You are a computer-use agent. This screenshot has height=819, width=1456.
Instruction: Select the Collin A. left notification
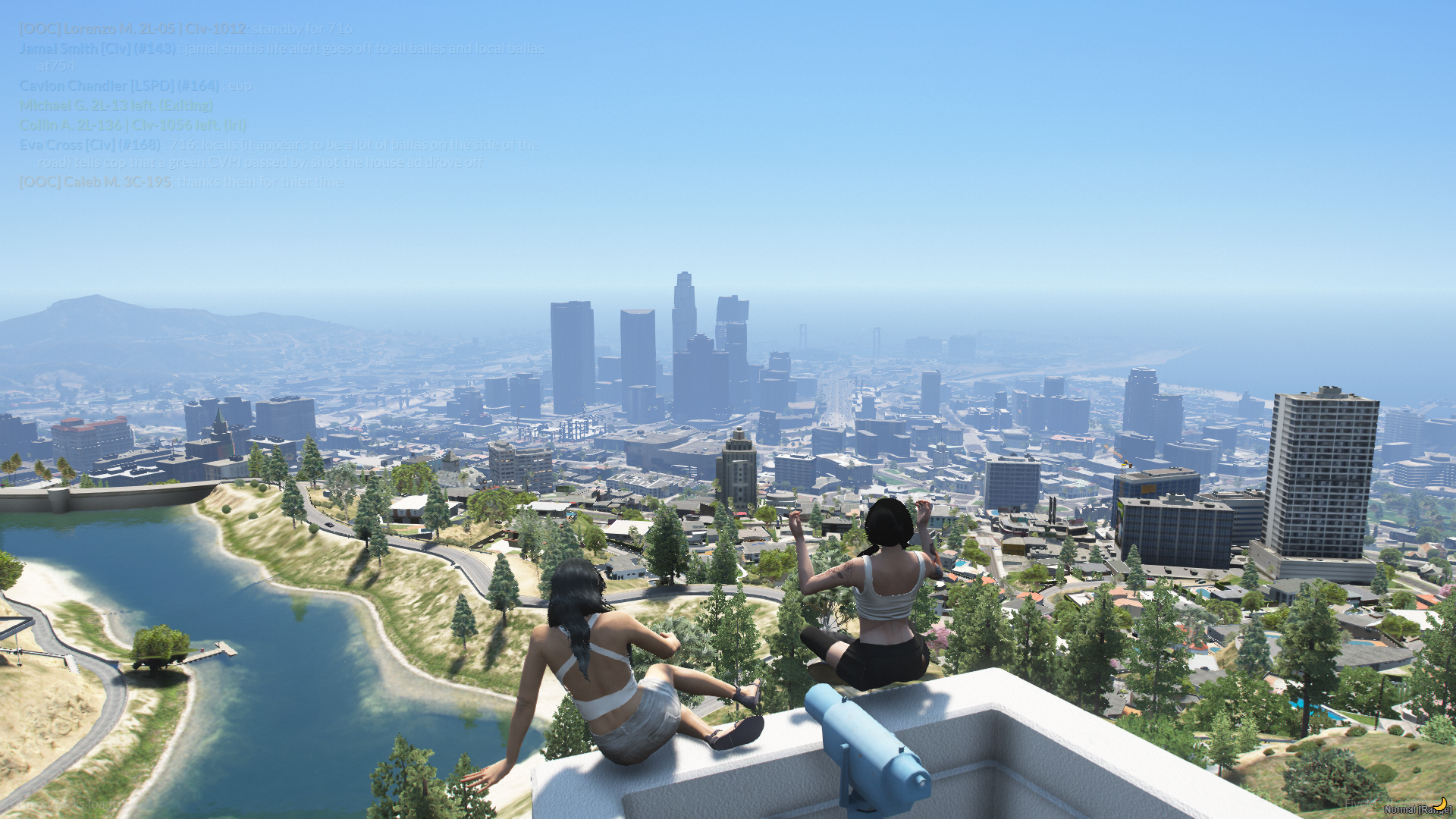[x=133, y=125]
